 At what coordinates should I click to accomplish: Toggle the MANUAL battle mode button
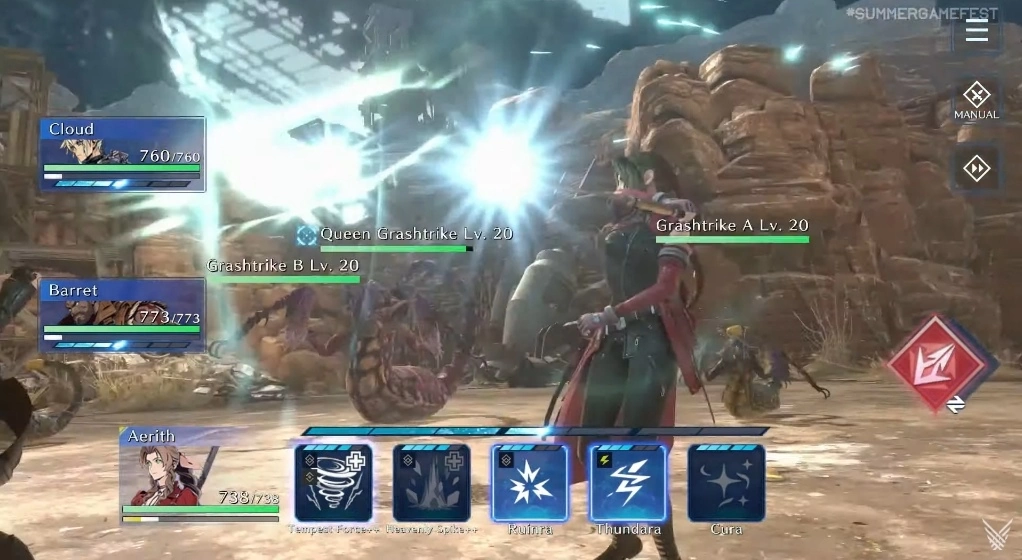976,100
